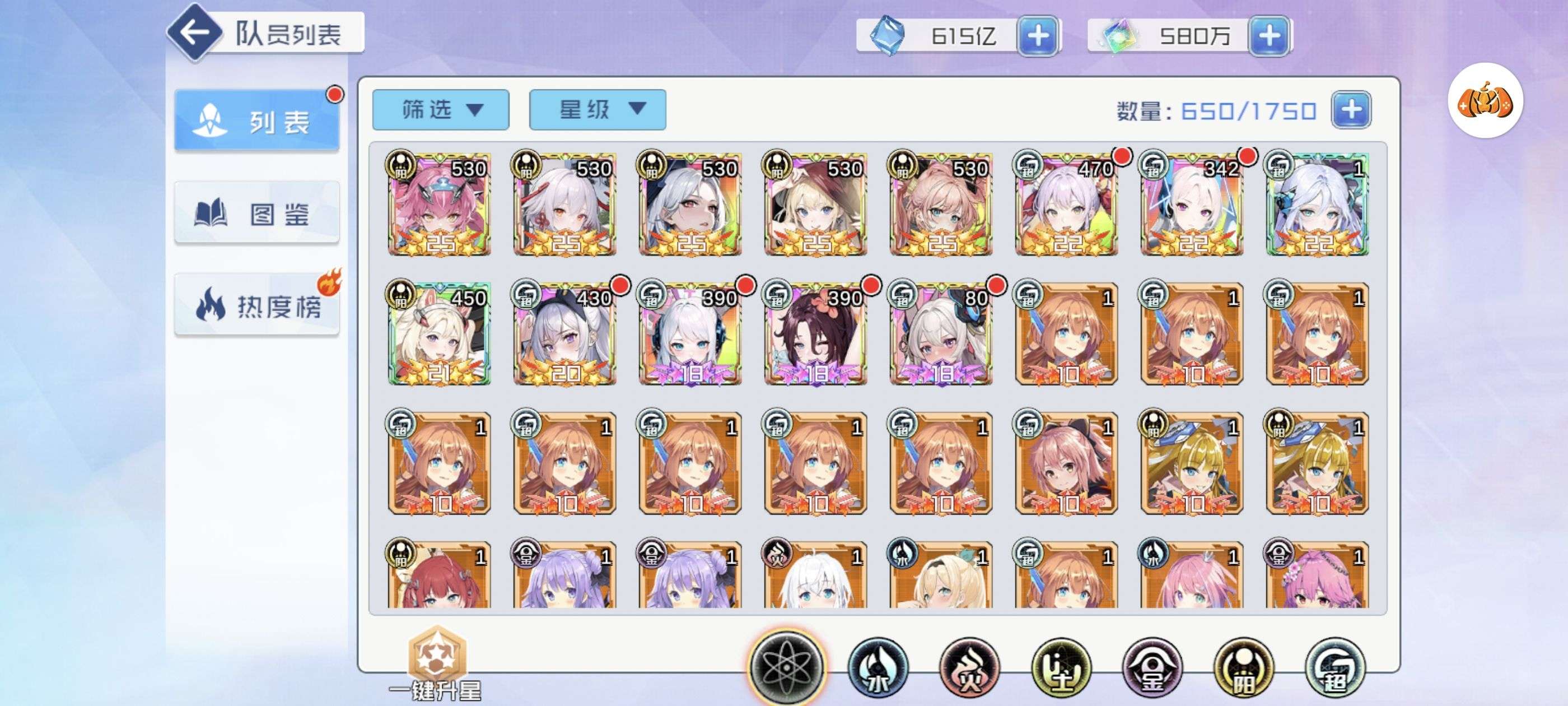Filter members by 金 metal element
1568x706 pixels.
coord(1152,668)
